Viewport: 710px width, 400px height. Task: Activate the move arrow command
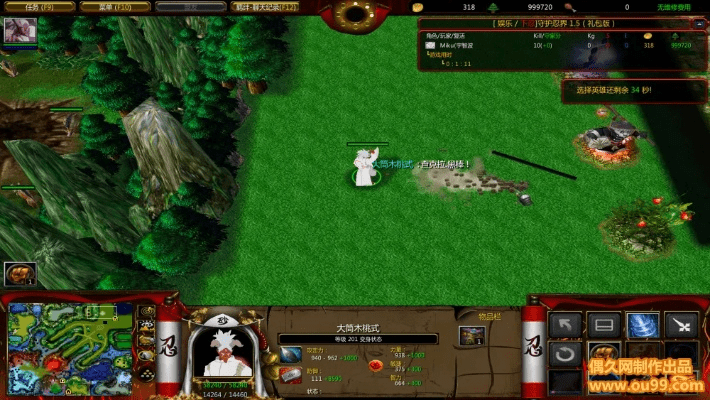[566, 325]
